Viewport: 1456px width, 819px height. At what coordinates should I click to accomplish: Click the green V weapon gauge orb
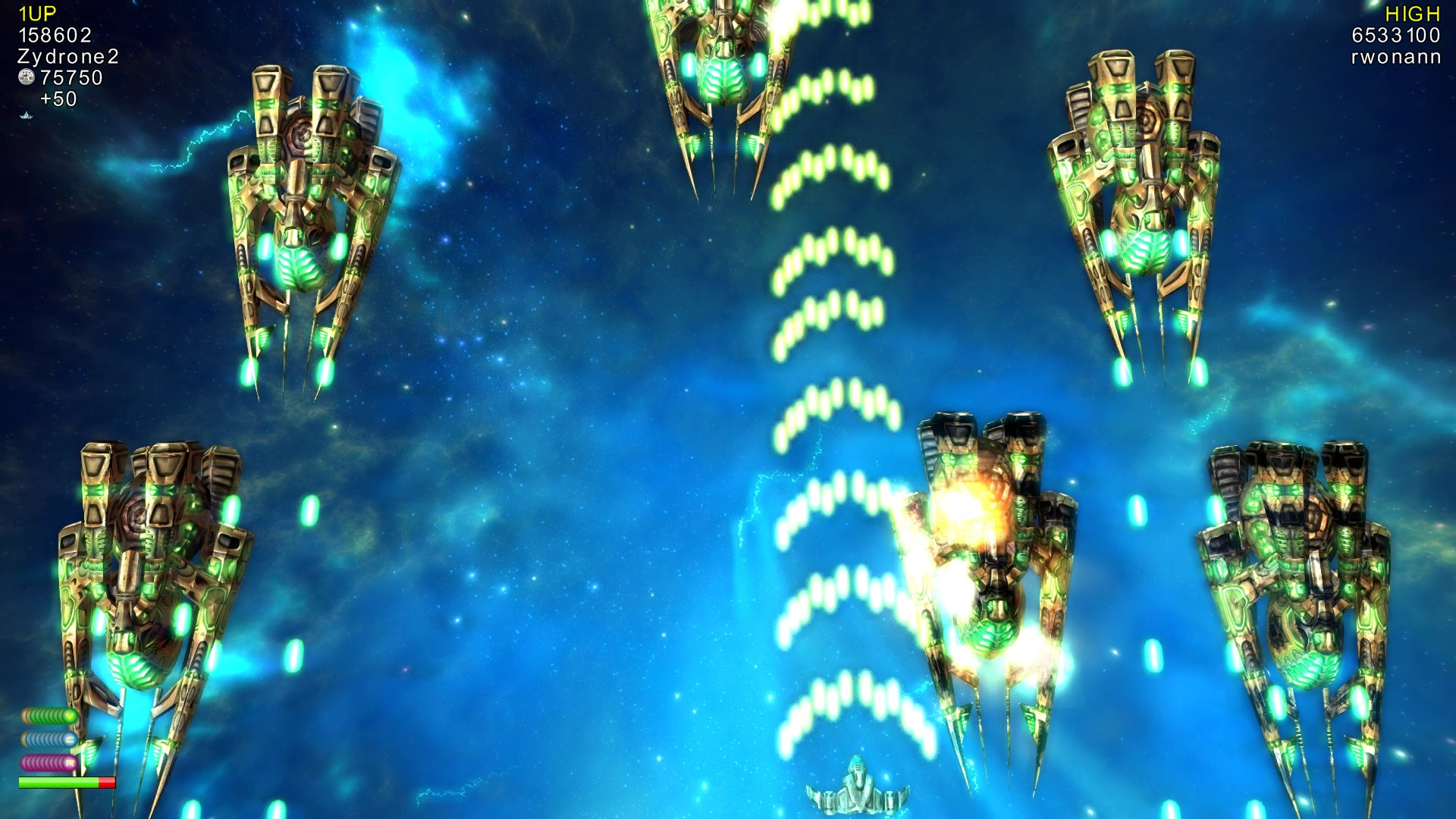point(70,716)
